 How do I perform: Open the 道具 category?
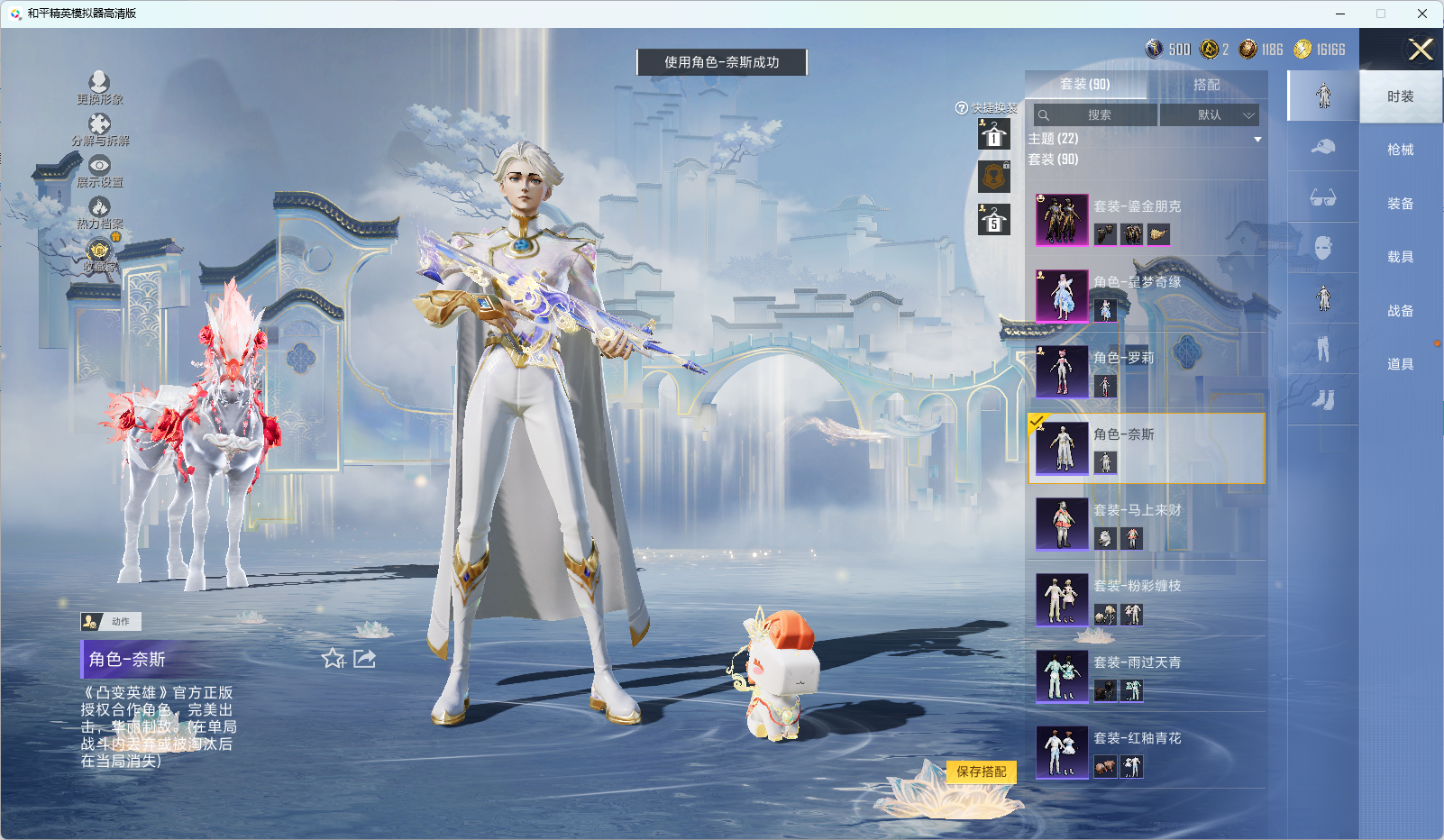[x=1400, y=364]
